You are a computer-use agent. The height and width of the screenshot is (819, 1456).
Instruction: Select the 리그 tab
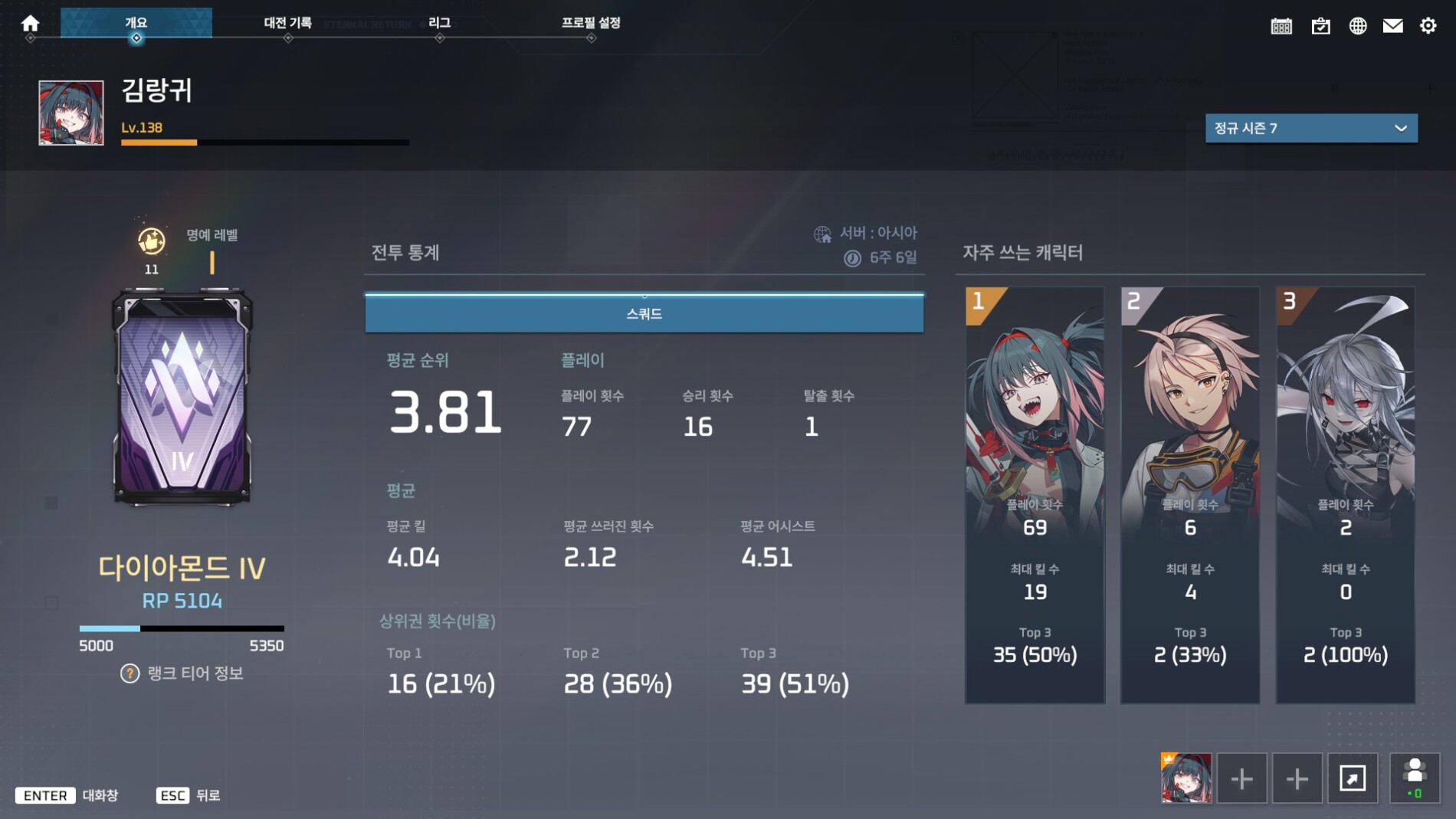(x=439, y=23)
